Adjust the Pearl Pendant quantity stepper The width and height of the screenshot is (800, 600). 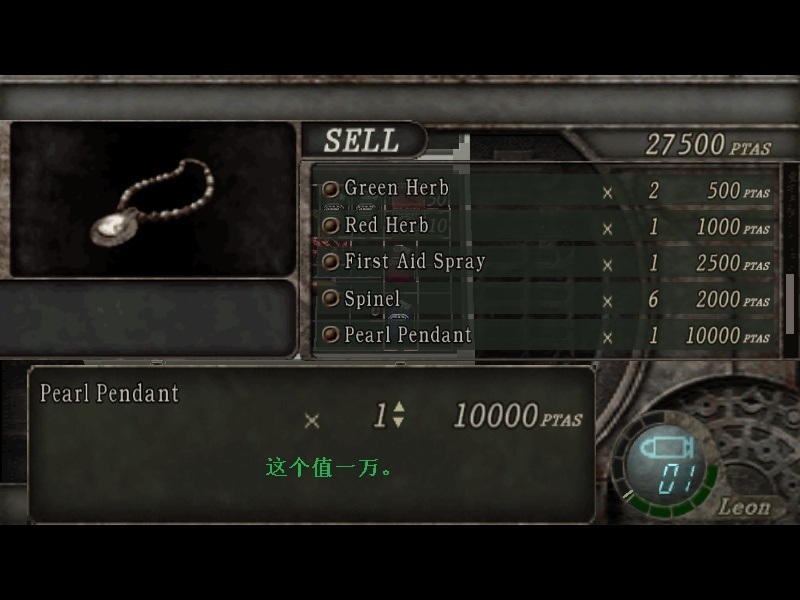(398, 414)
